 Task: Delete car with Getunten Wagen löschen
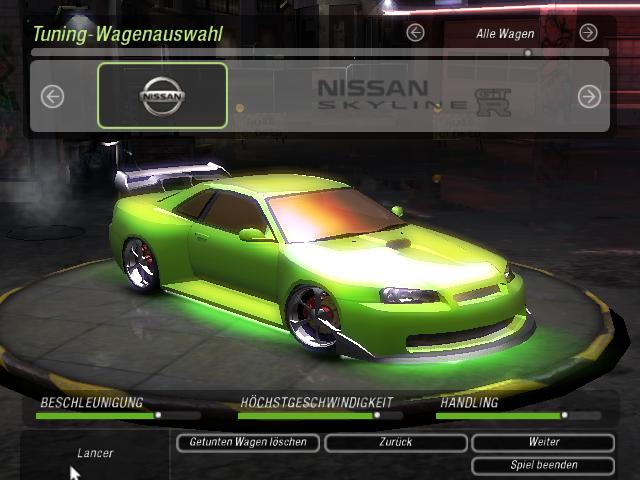pyautogui.click(x=248, y=442)
